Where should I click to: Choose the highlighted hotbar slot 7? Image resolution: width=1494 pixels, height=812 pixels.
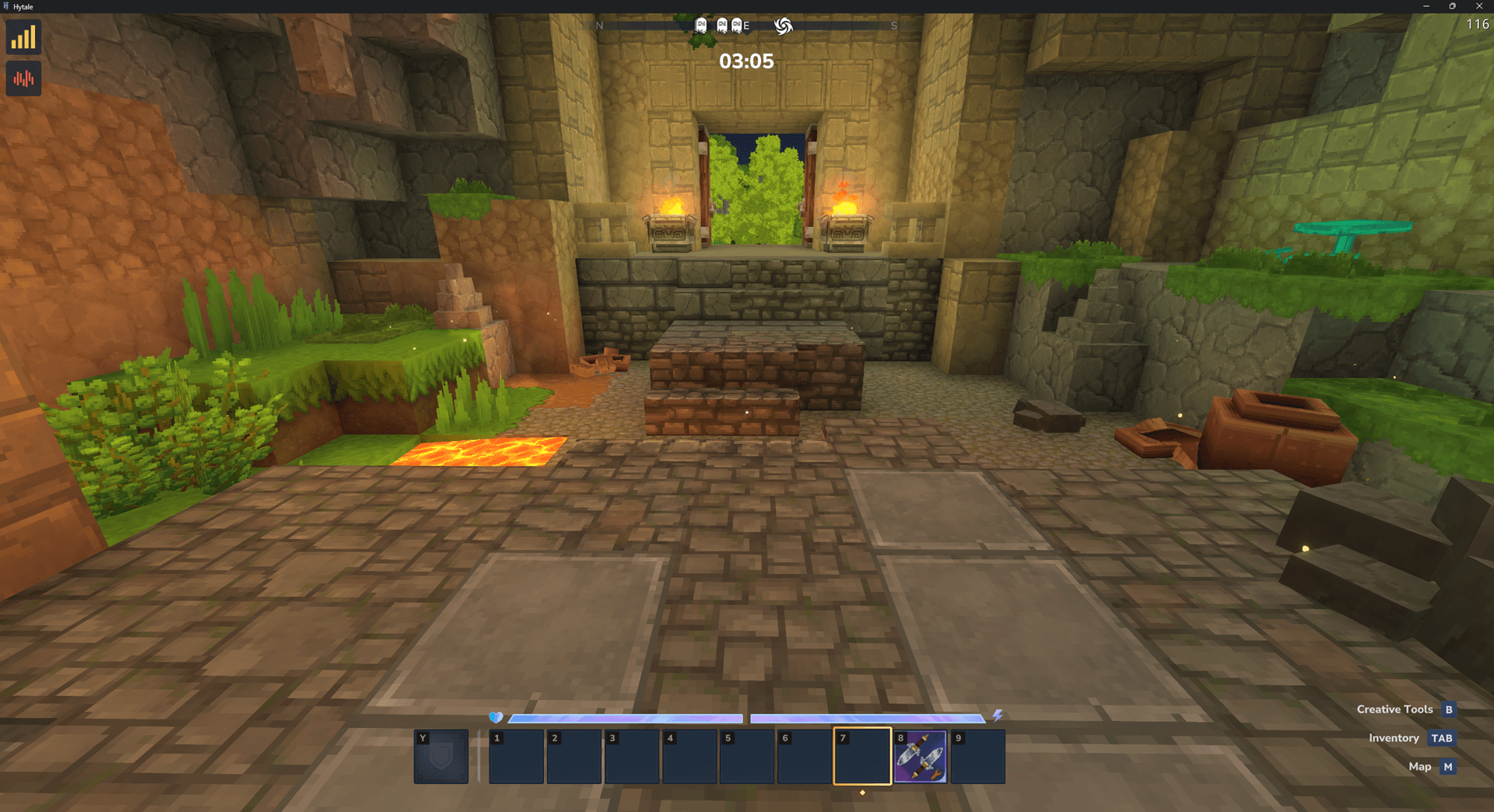click(862, 756)
